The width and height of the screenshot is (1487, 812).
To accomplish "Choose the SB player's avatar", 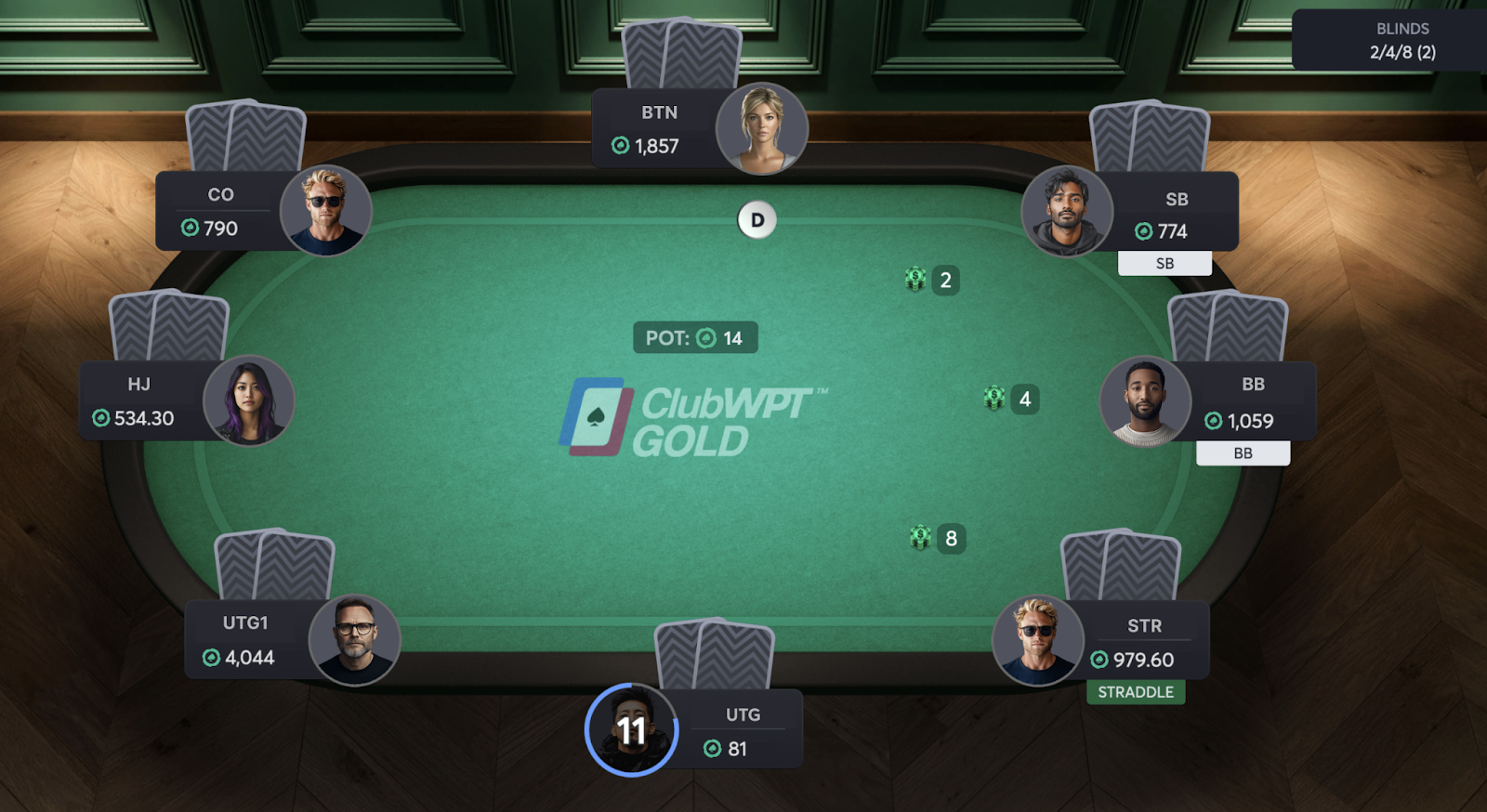I will coord(1067,211).
